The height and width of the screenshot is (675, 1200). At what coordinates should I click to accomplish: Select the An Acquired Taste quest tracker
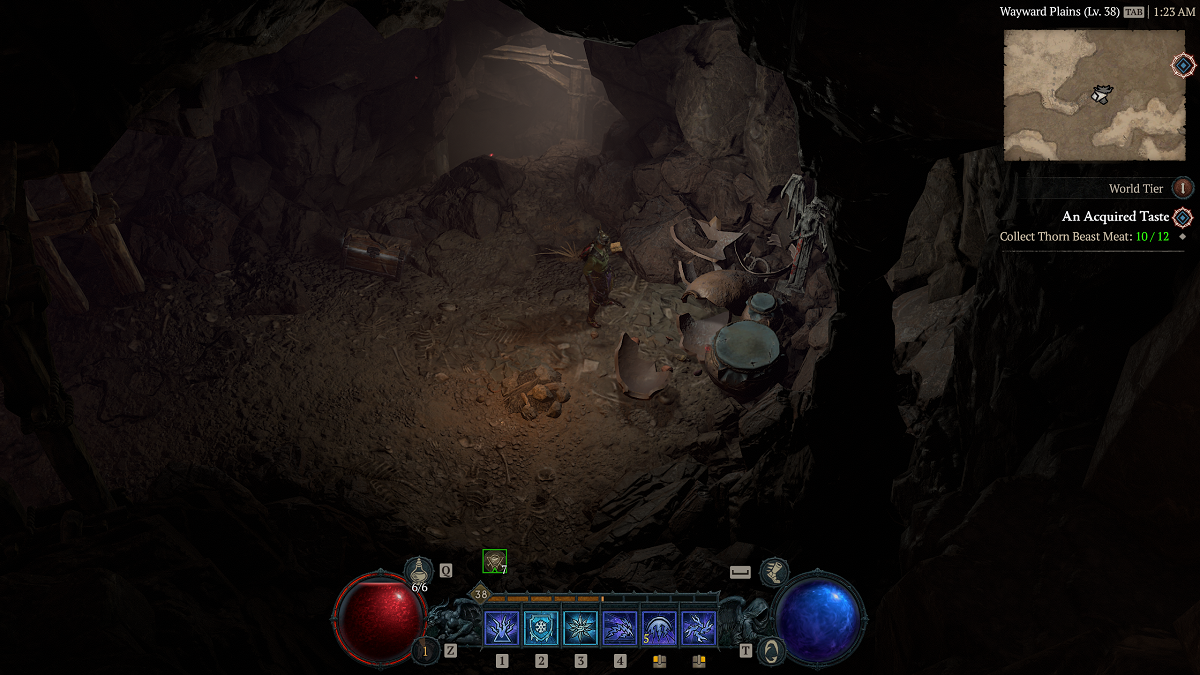(1115, 217)
